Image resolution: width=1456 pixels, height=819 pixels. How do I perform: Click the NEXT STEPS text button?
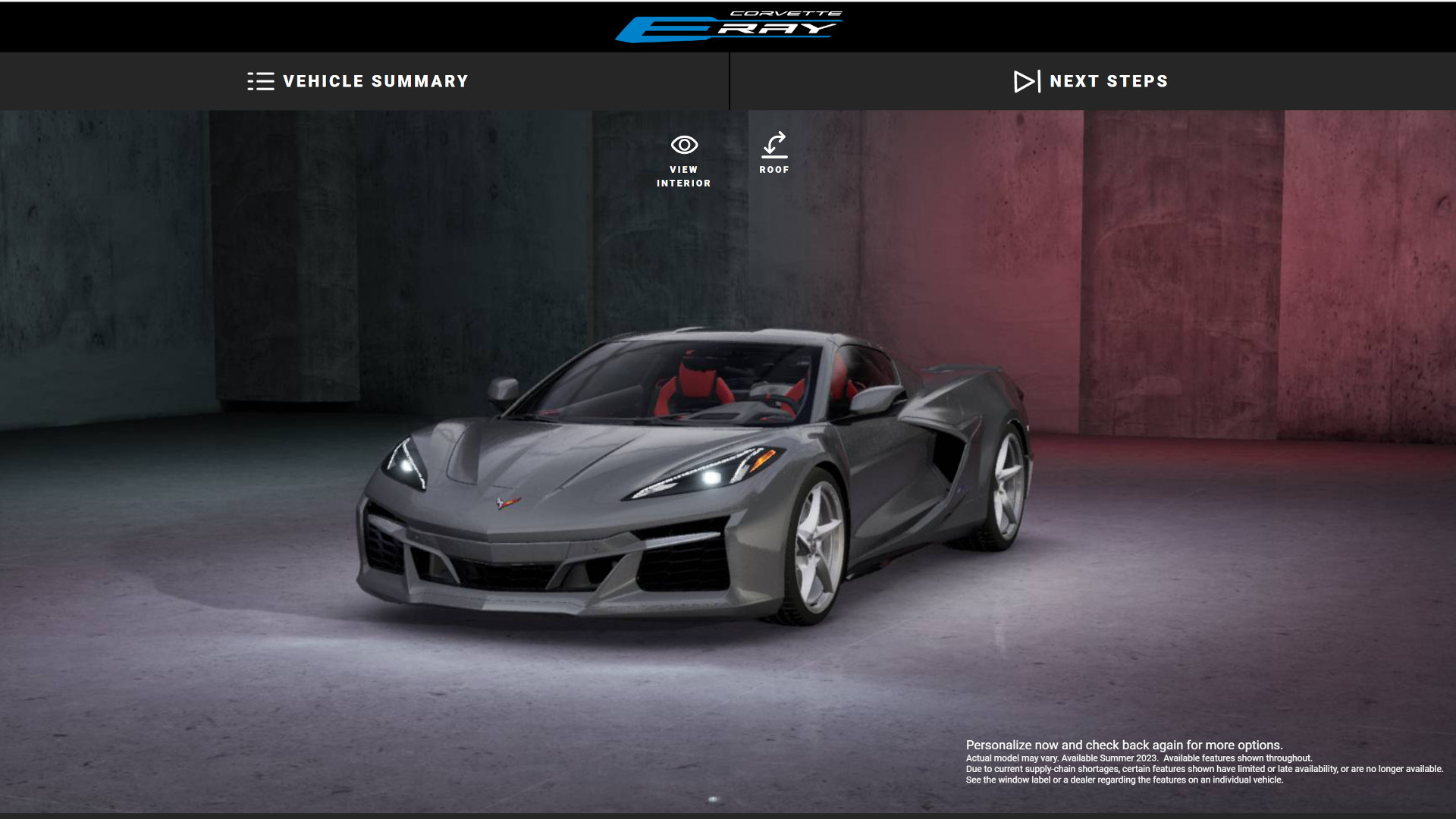coord(1109,81)
